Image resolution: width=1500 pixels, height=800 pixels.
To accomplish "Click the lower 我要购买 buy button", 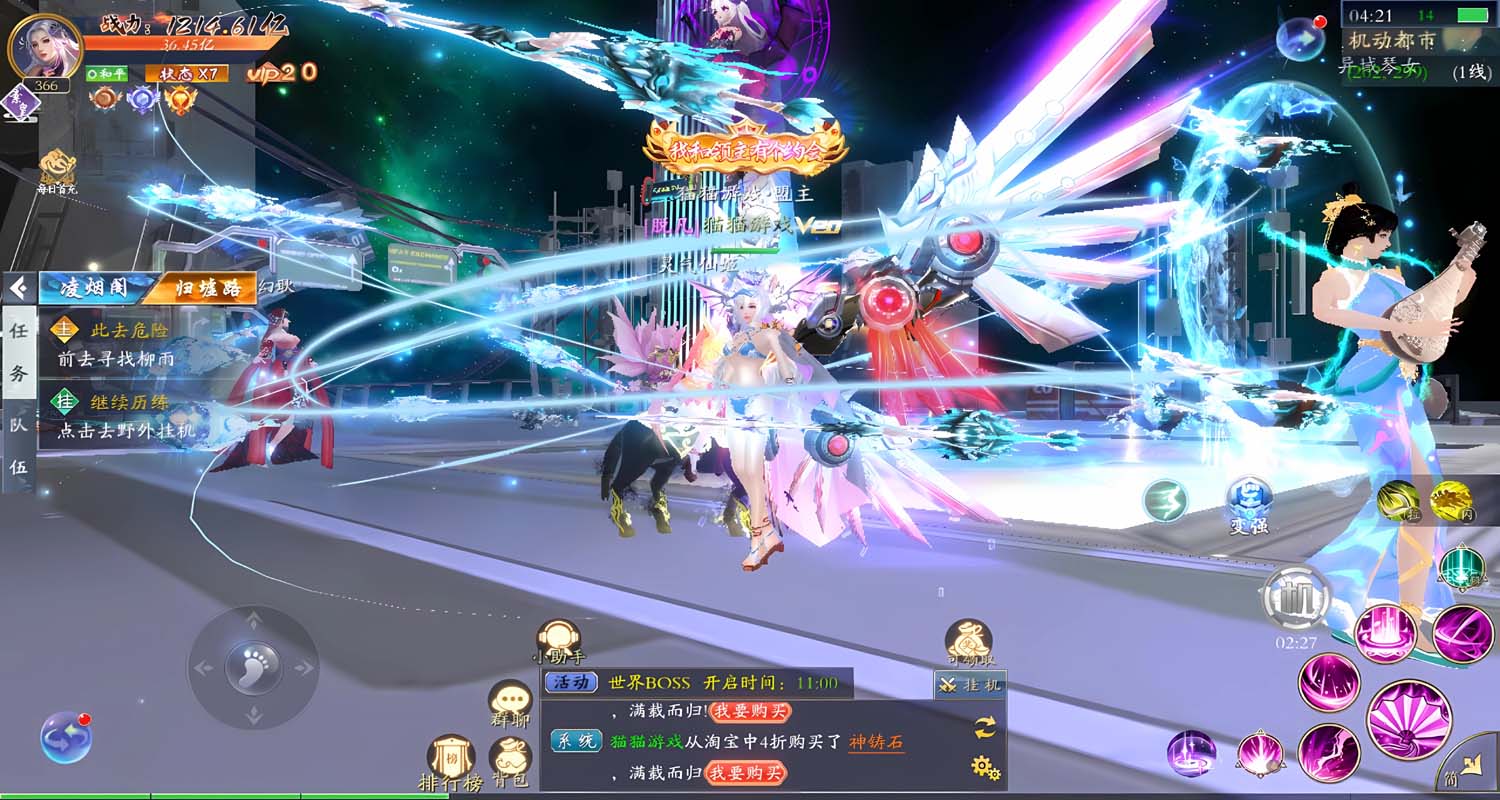I will 745,772.
